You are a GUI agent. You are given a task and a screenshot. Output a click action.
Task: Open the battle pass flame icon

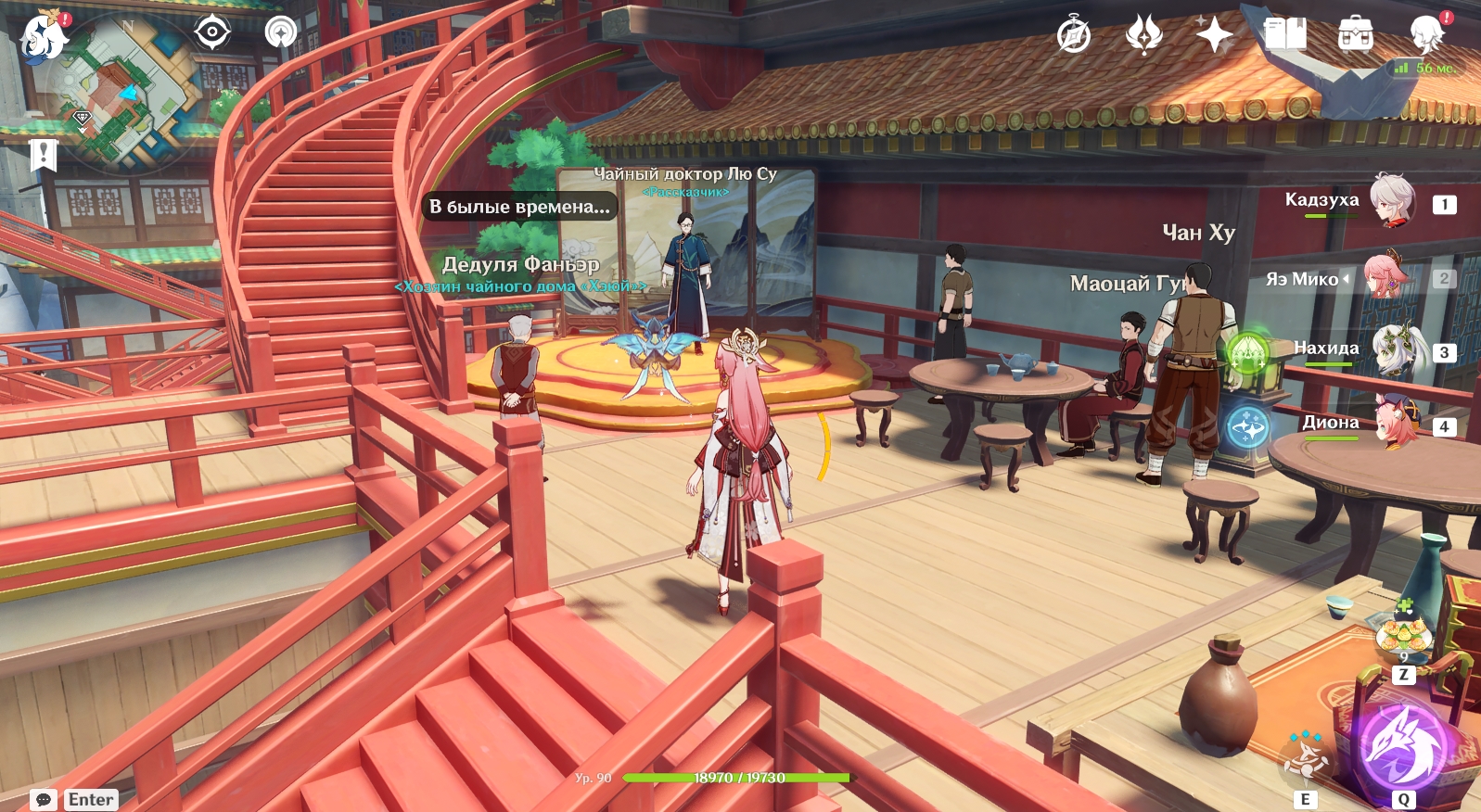click(x=1144, y=35)
